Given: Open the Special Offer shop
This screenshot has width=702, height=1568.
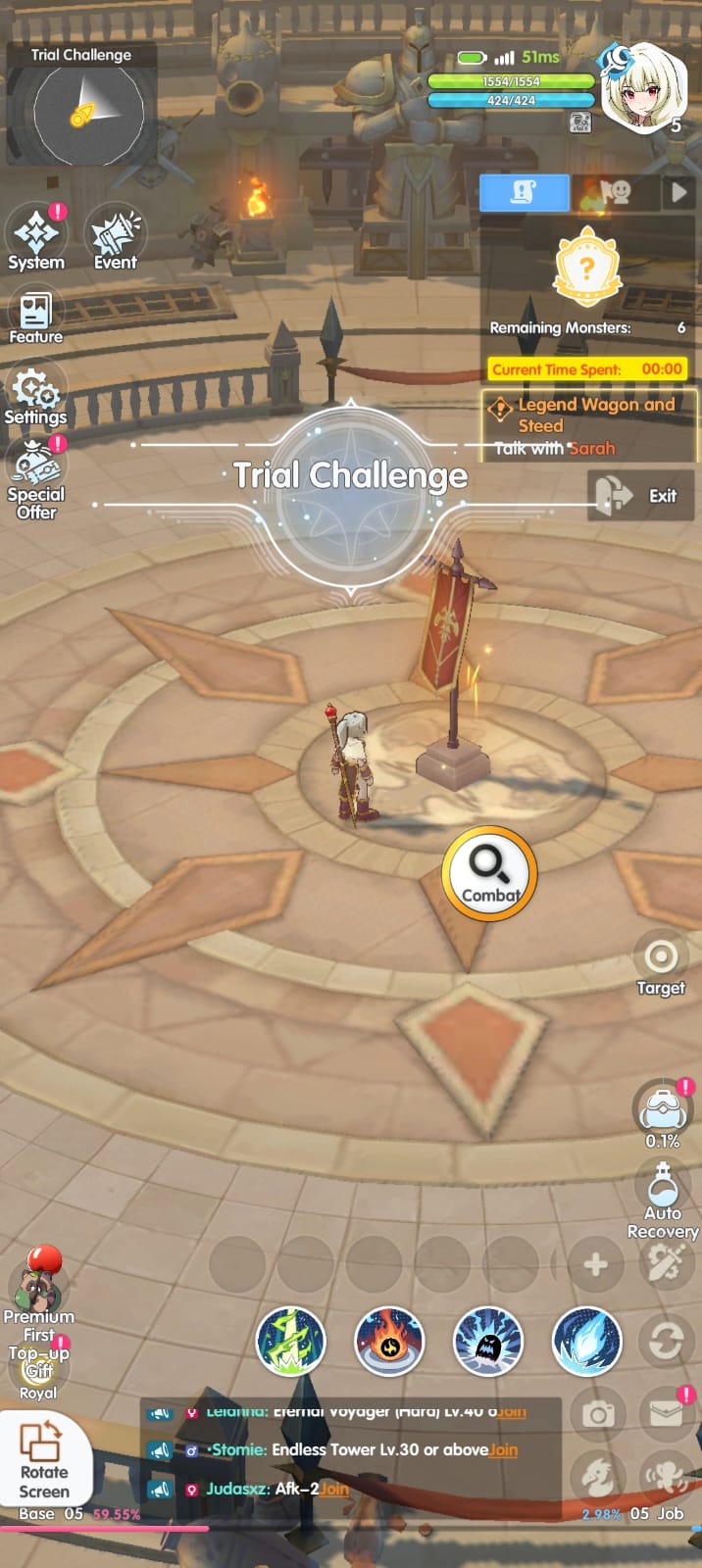Looking at the screenshot, I should click(x=36, y=476).
